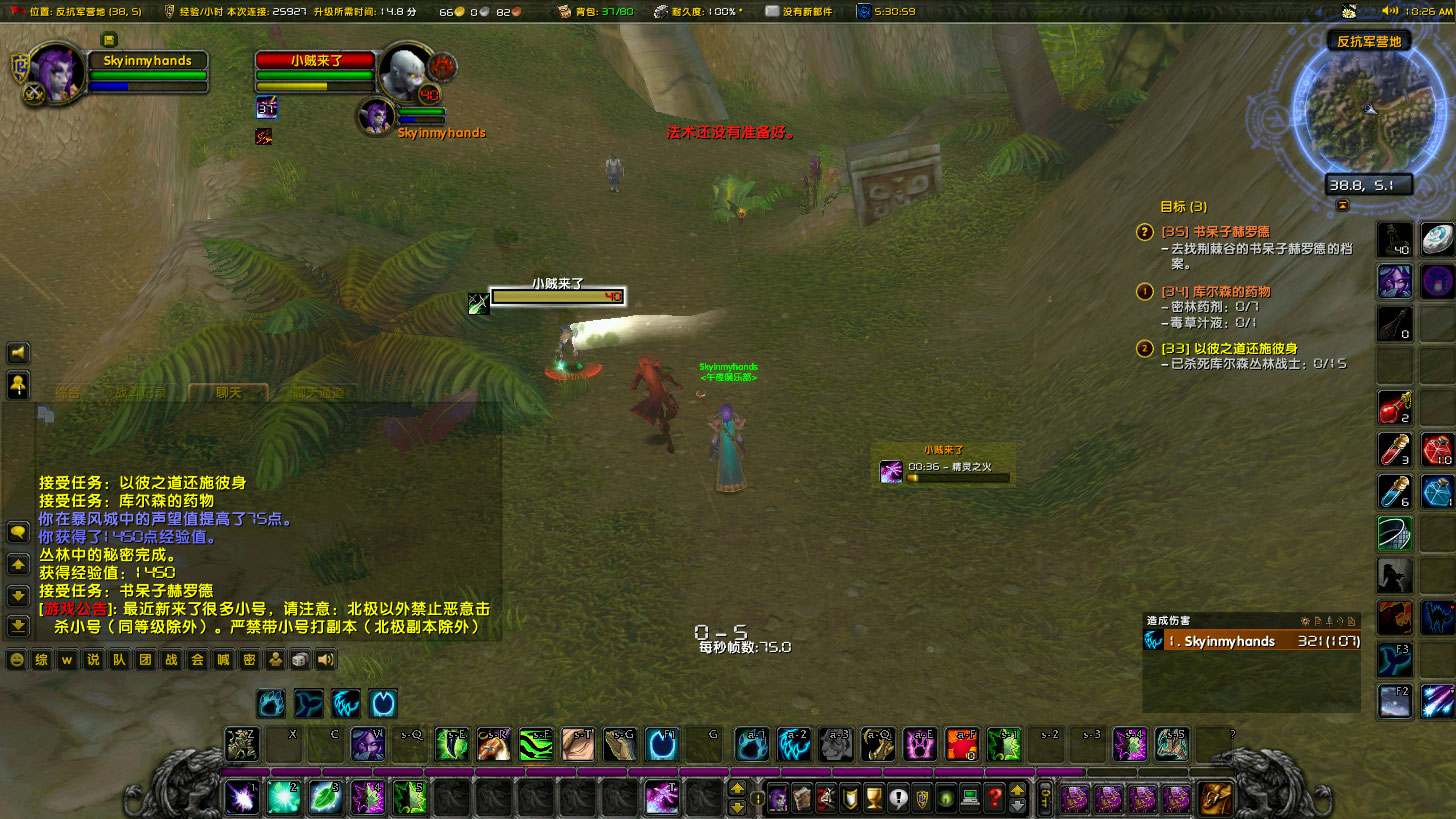The width and height of the screenshot is (1456, 819).
Task: Toggle the quest tracker minimize icon above 目标
Action: pyautogui.click(x=1342, y=204)
